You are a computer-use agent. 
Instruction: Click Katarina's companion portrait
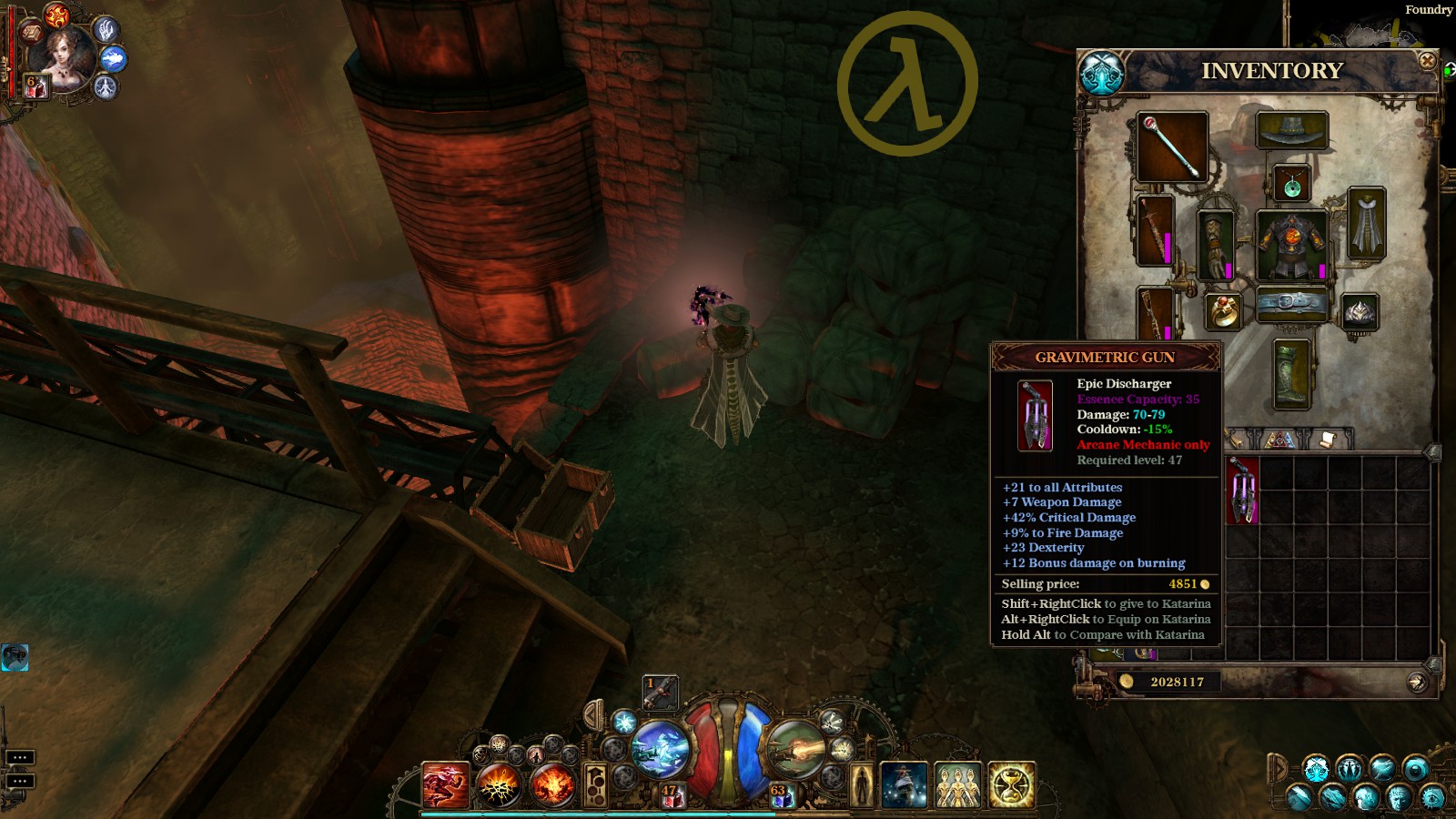[62, 56]
